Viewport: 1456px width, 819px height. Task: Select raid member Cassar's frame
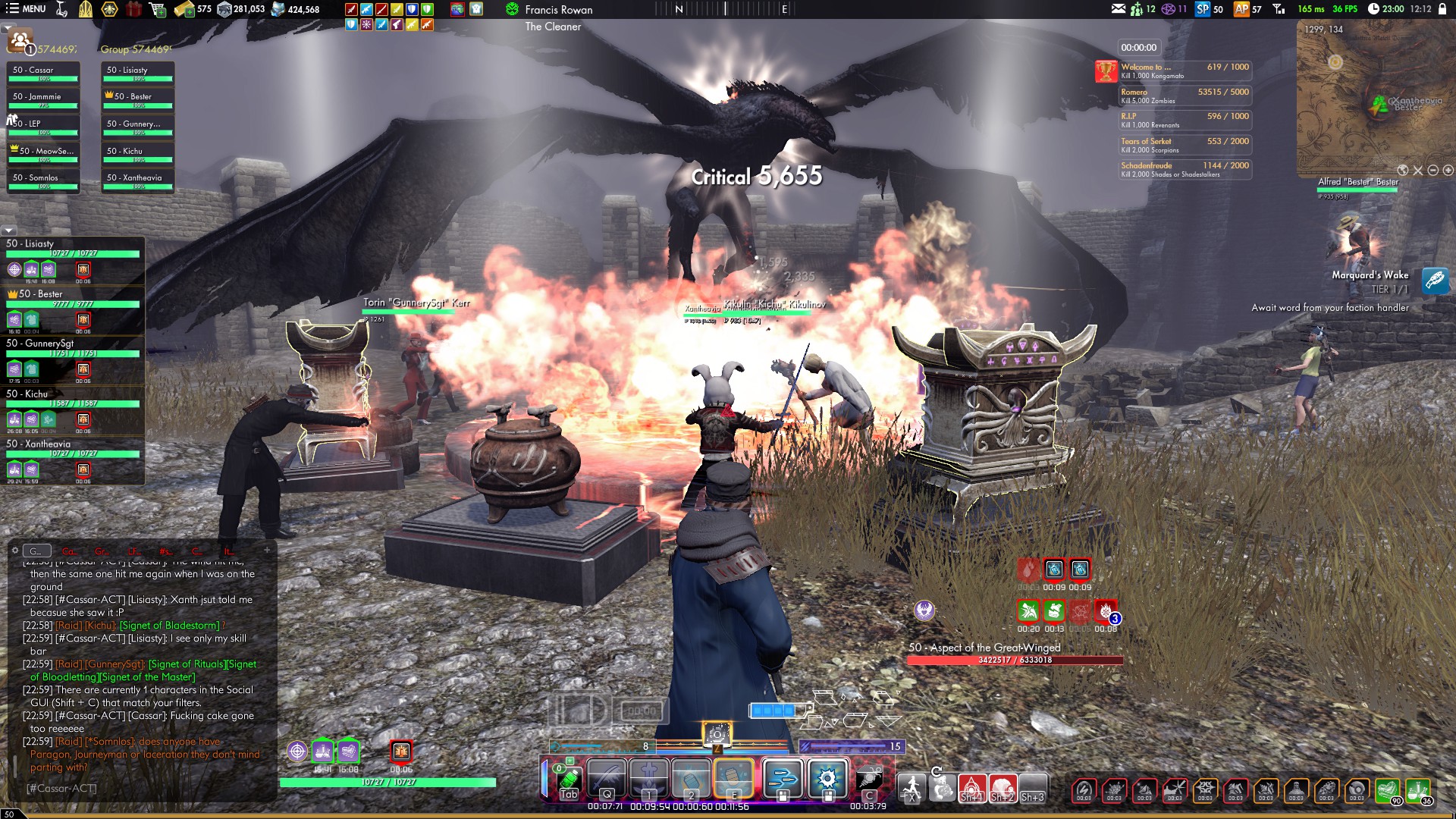click(43, 73)
